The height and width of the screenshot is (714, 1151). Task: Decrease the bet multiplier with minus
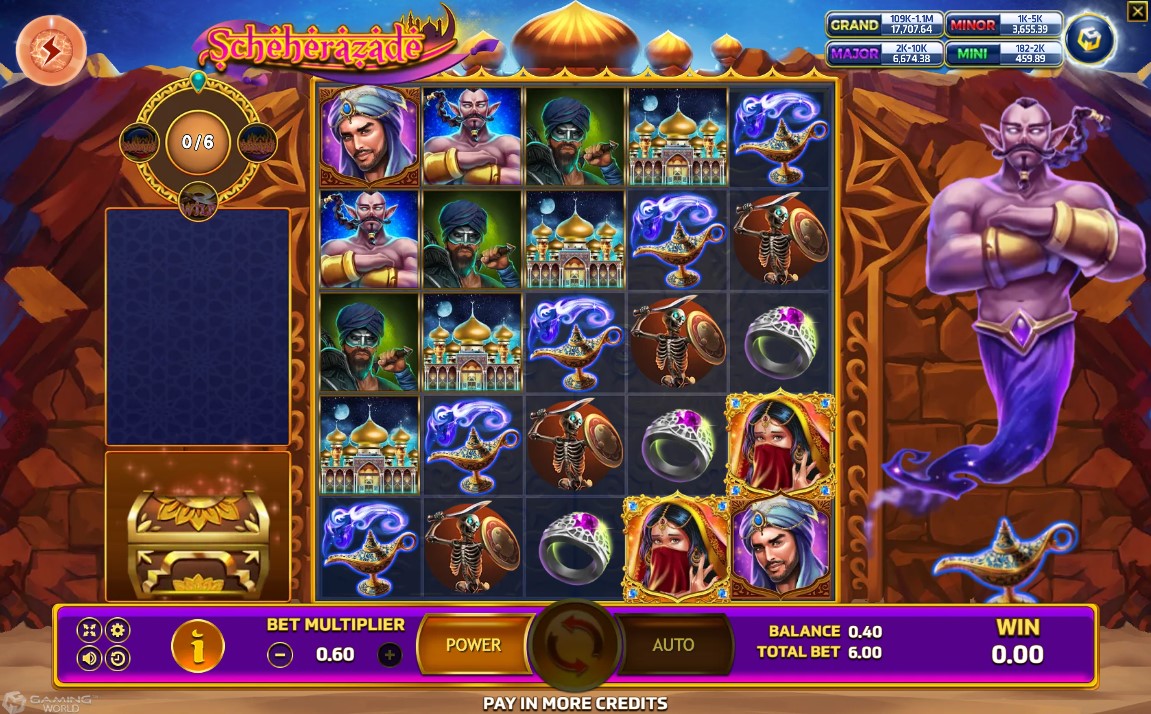[281, 655]
